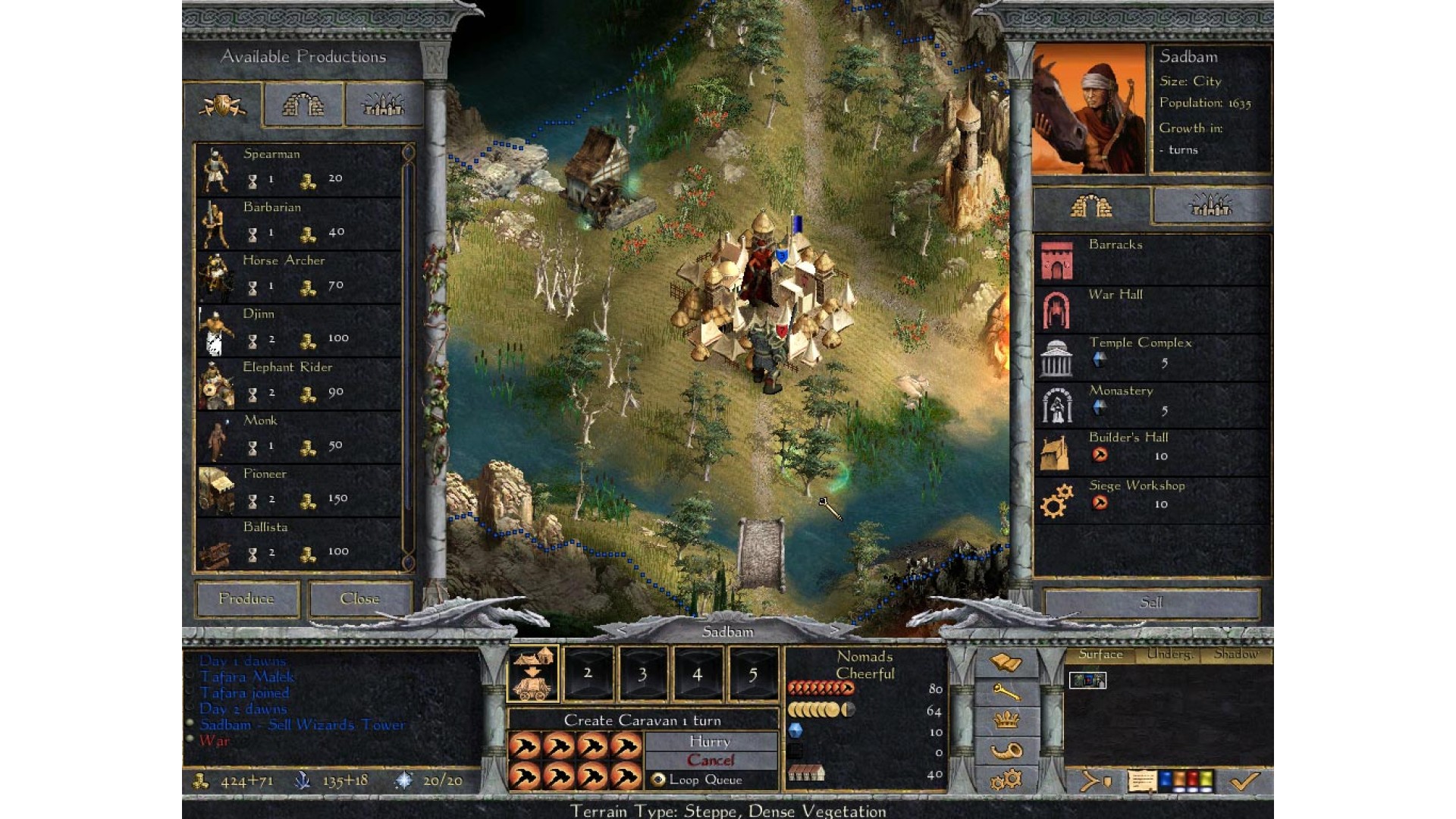This screenshot has height=819, width=1456.
Task: Select production queue slot 2
Action: pyautogui.click(x=588, y=673)
